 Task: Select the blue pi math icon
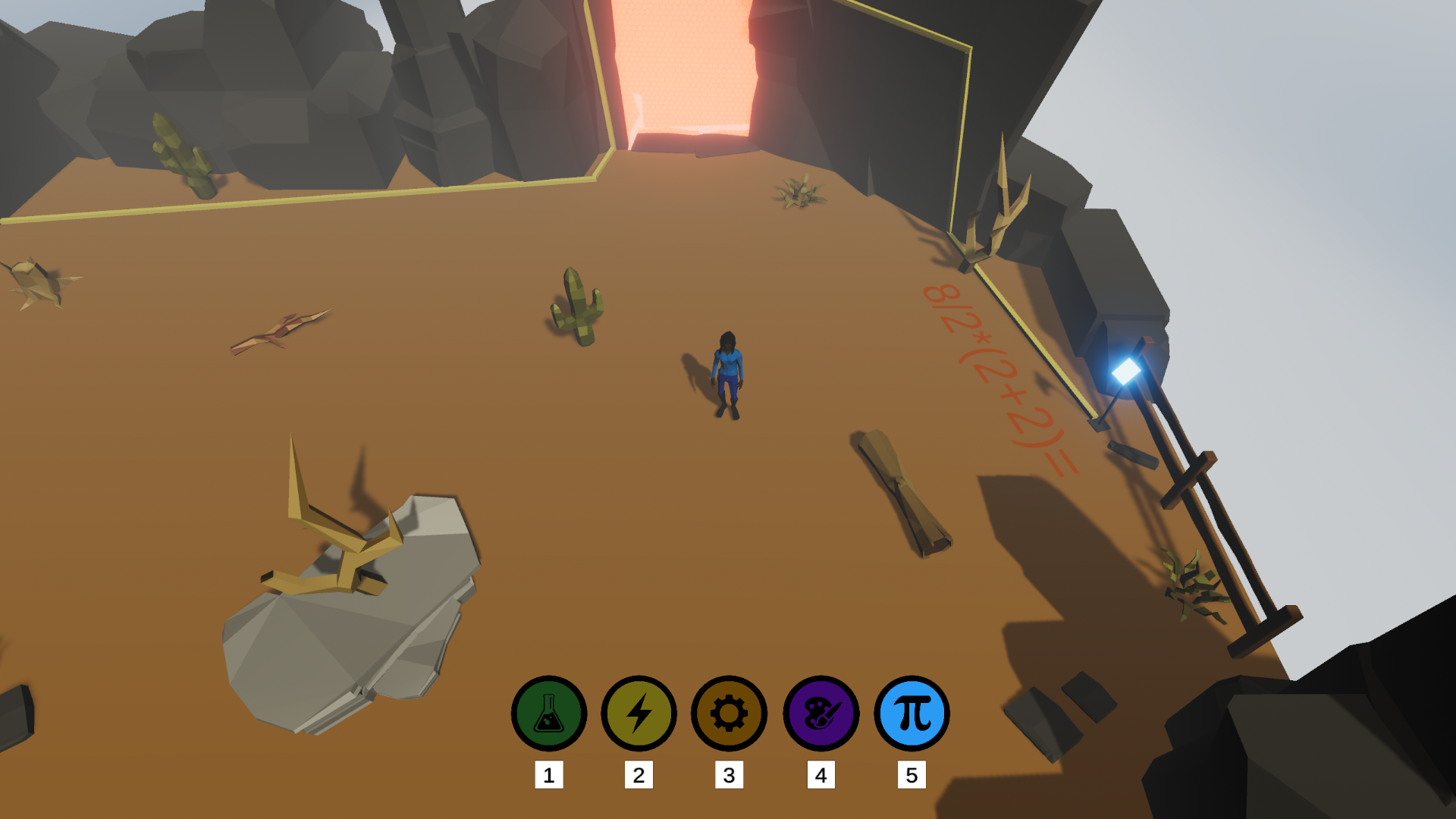click(x=912, y=714)
